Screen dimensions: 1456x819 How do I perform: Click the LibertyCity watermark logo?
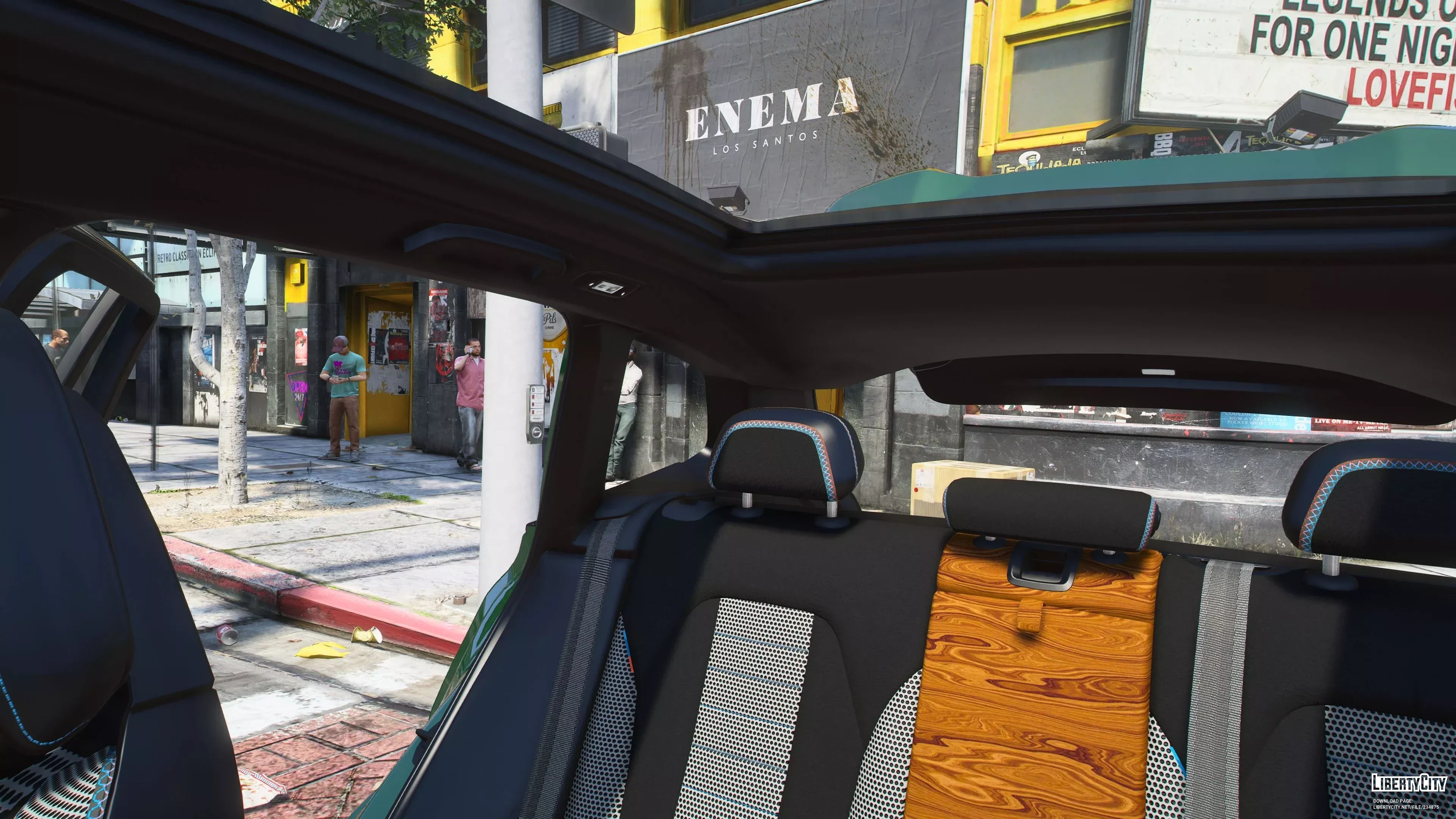(1408, 783)
